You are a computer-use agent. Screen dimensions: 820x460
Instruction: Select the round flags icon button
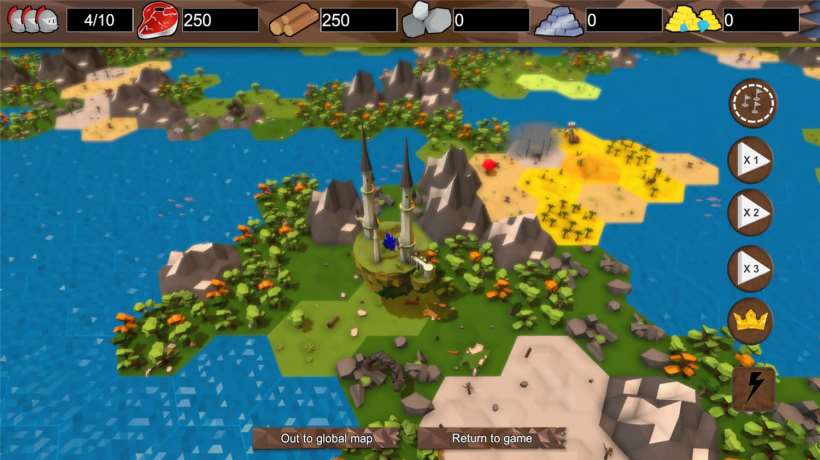753,103
